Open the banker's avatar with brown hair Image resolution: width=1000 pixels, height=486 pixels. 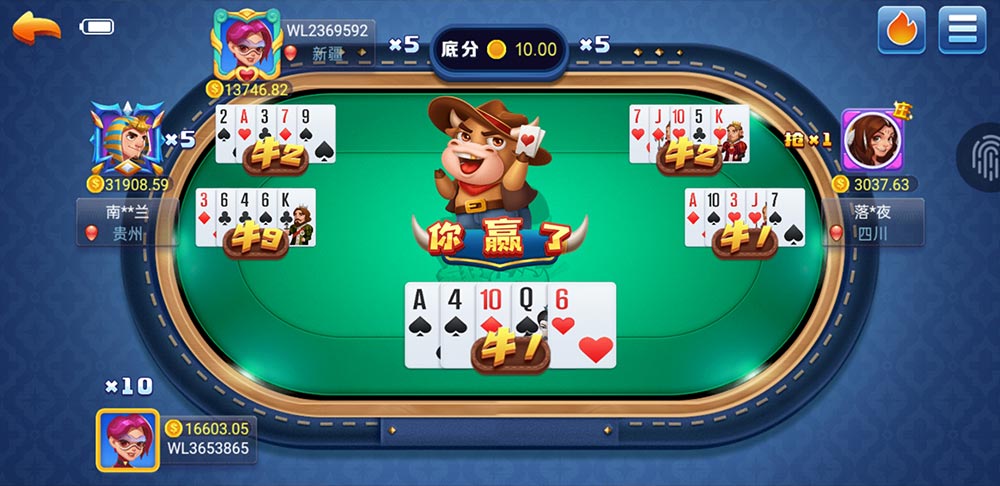(872, 141)
